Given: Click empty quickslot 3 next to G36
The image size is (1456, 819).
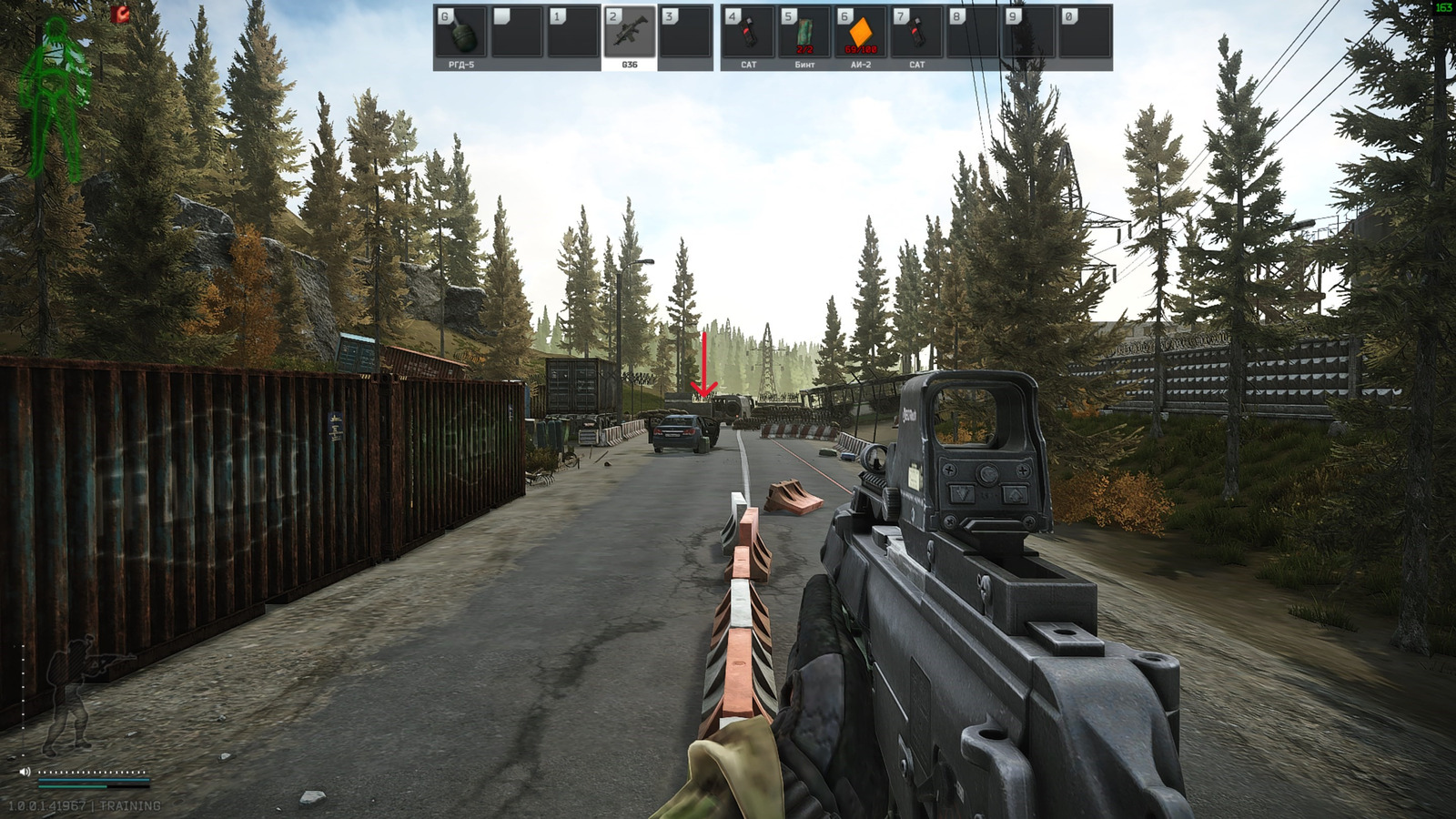Looking at the screenshot, I should [685, 35].
